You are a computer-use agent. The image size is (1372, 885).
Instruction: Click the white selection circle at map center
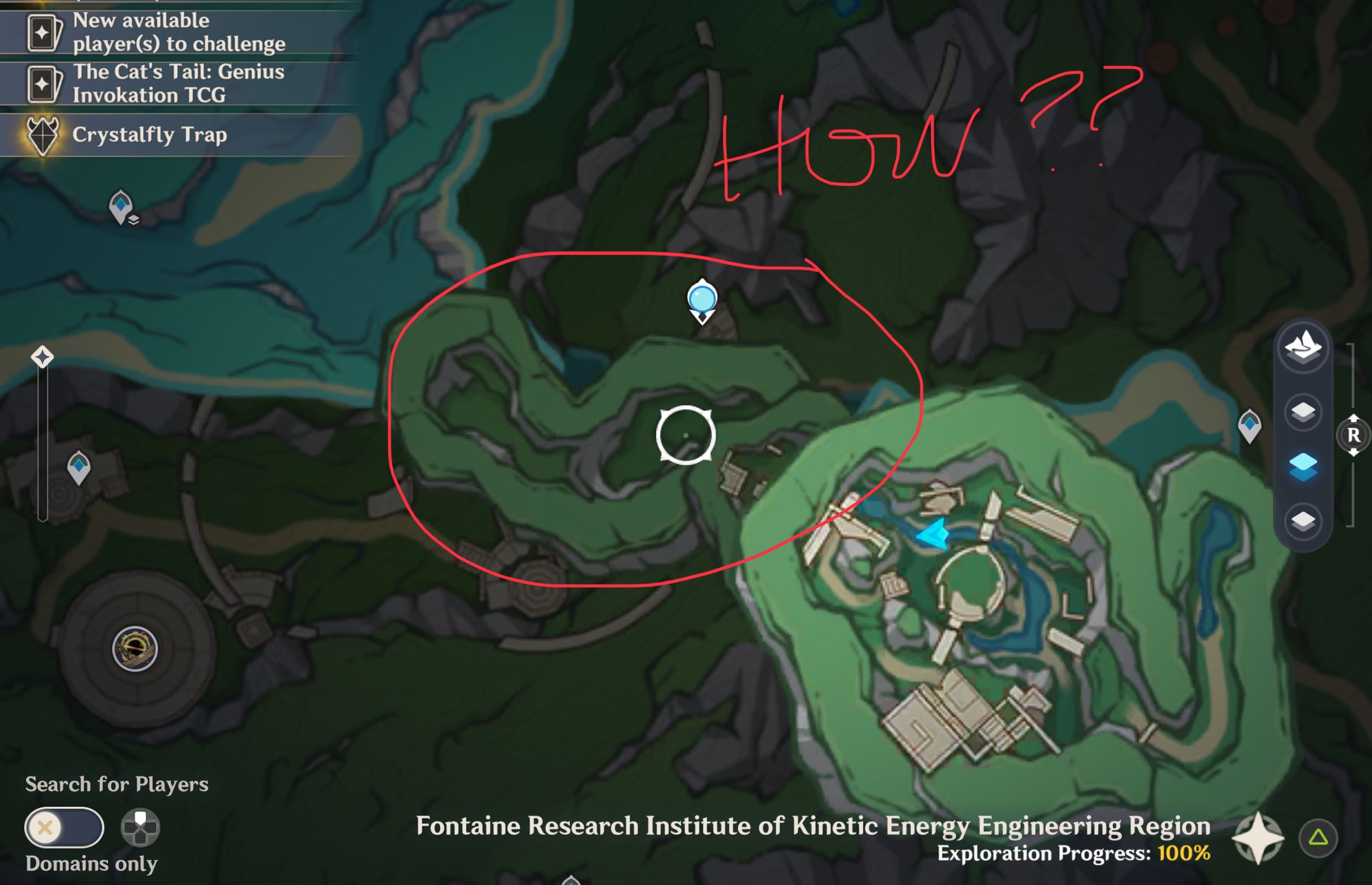coord(686,434)
